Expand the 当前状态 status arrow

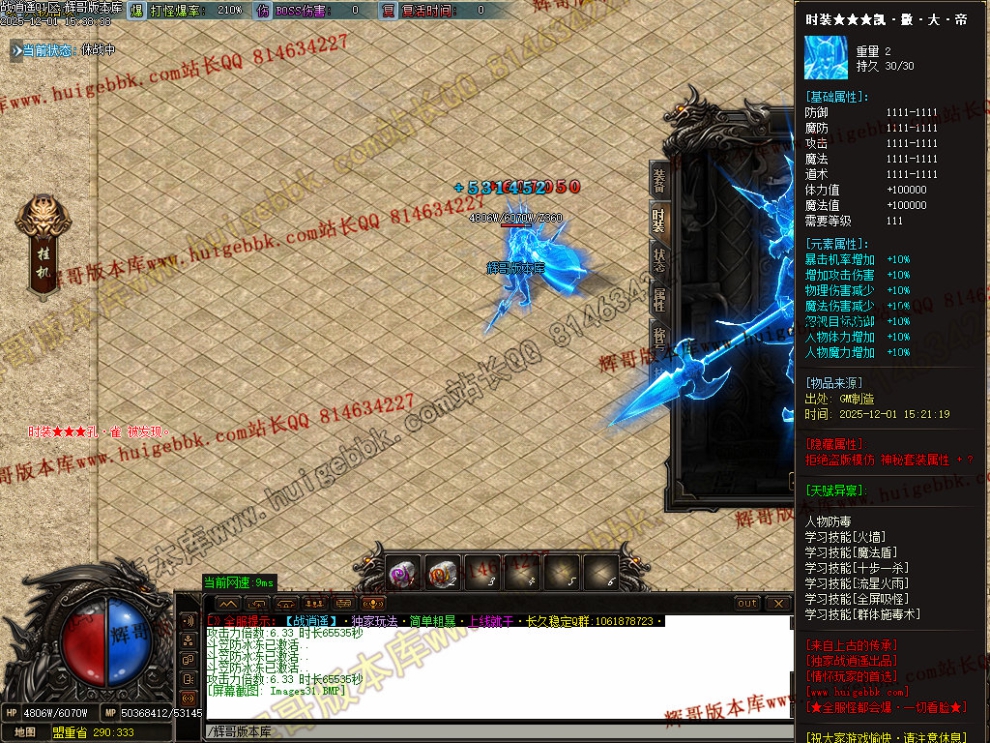[16, 50]
